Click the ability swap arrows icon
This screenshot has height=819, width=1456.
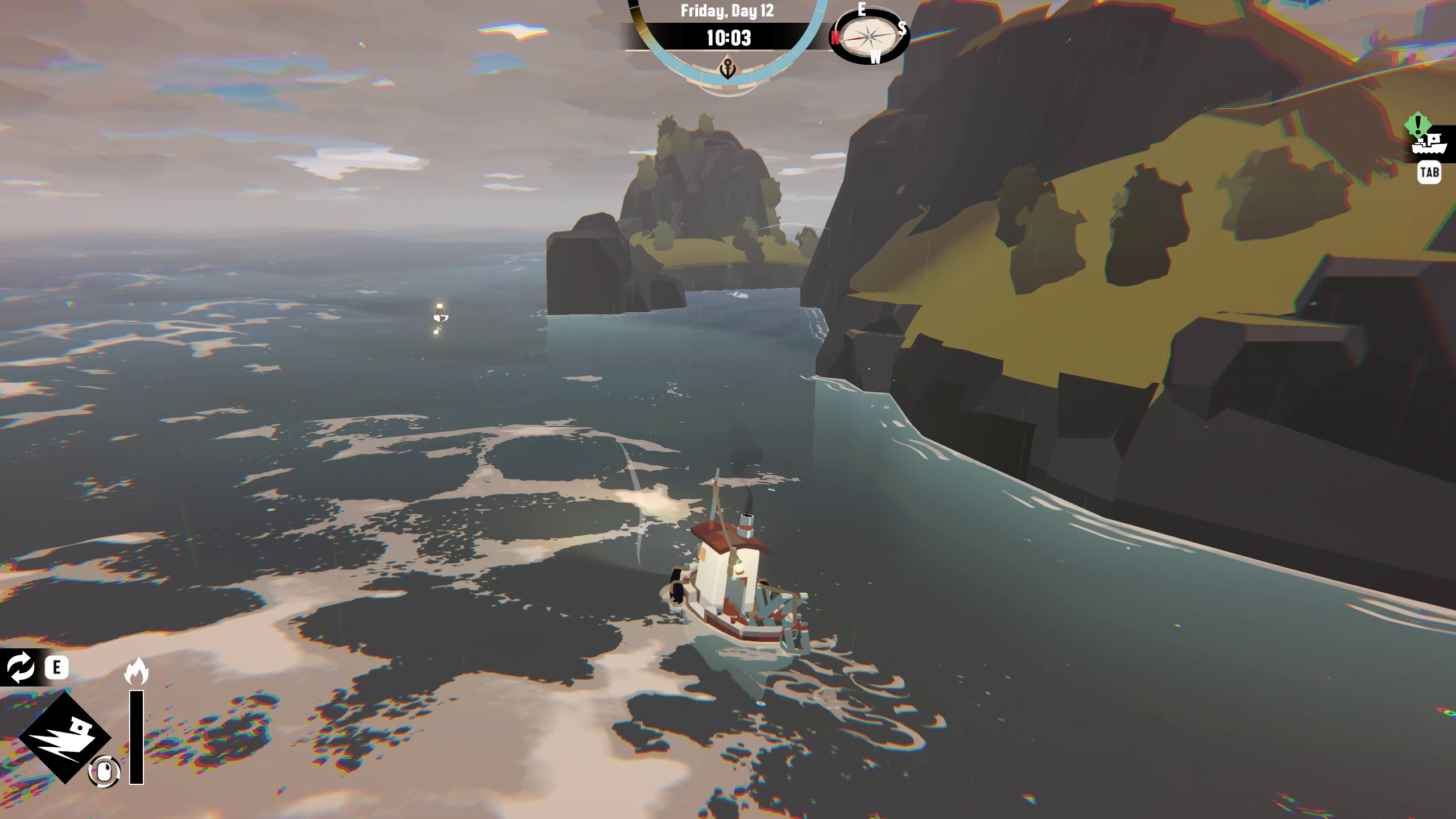tap(21, 667)
